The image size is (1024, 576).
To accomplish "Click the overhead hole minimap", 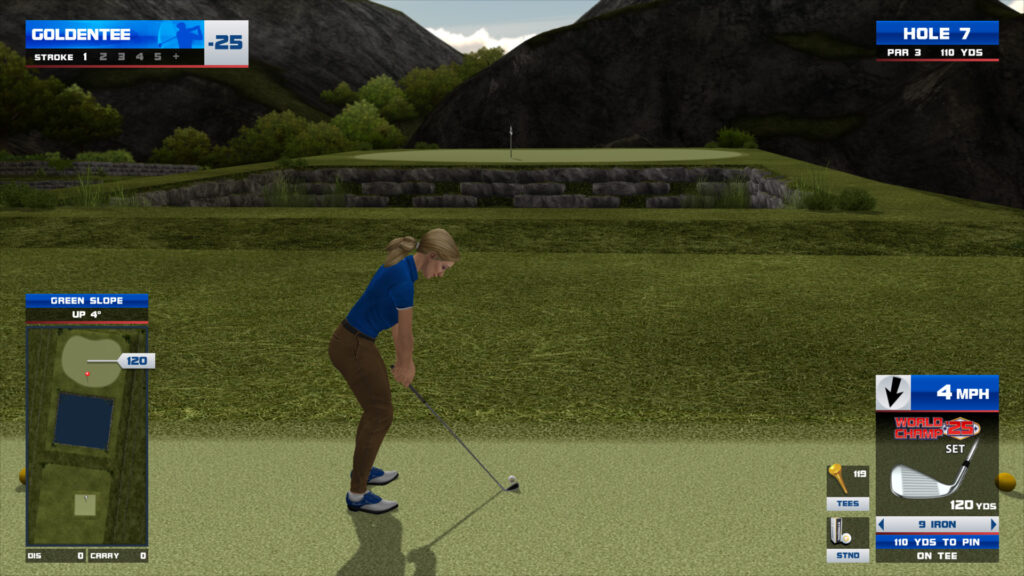I will pyautogui.click(x=86, y=435).
